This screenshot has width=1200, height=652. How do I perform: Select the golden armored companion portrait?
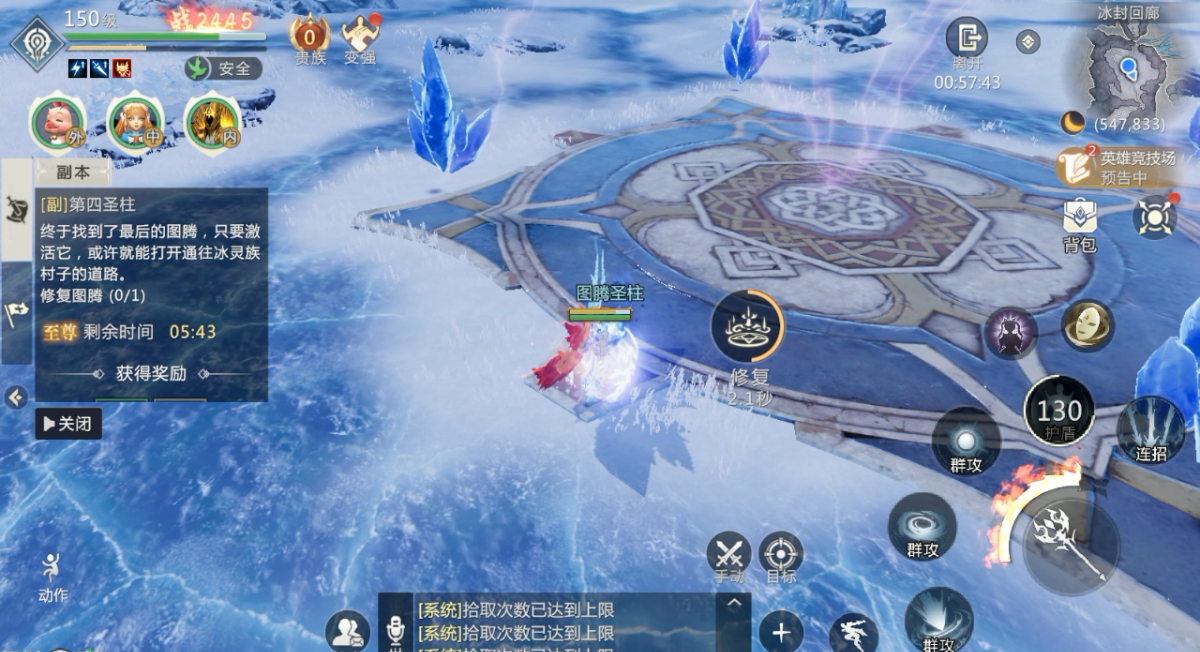coord(212,122)
